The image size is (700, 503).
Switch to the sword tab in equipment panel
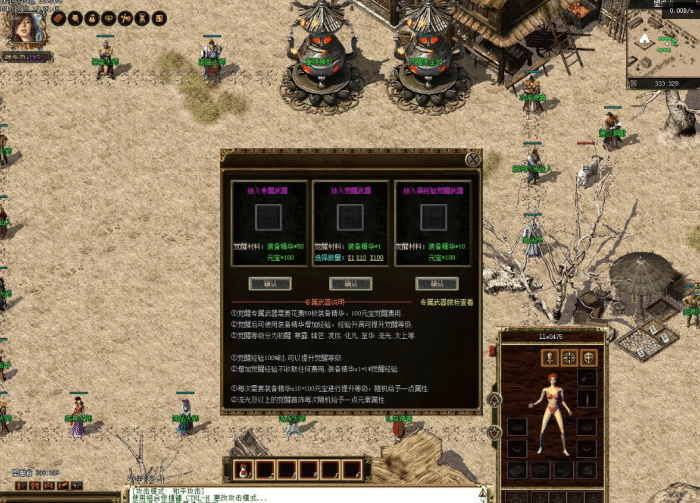tap(549, 357)
